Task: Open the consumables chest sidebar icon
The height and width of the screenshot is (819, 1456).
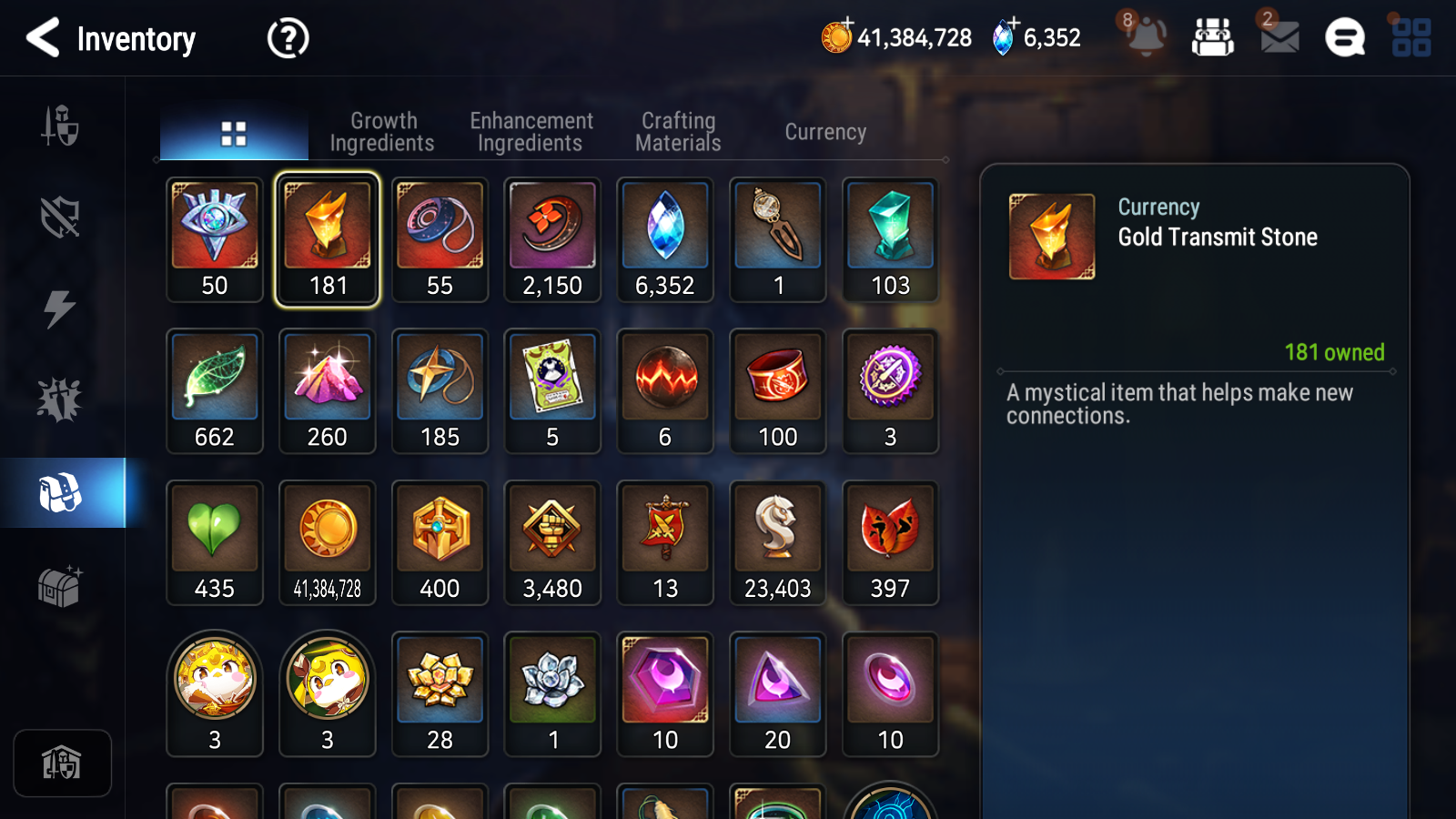Action: [x=62, y=588]
